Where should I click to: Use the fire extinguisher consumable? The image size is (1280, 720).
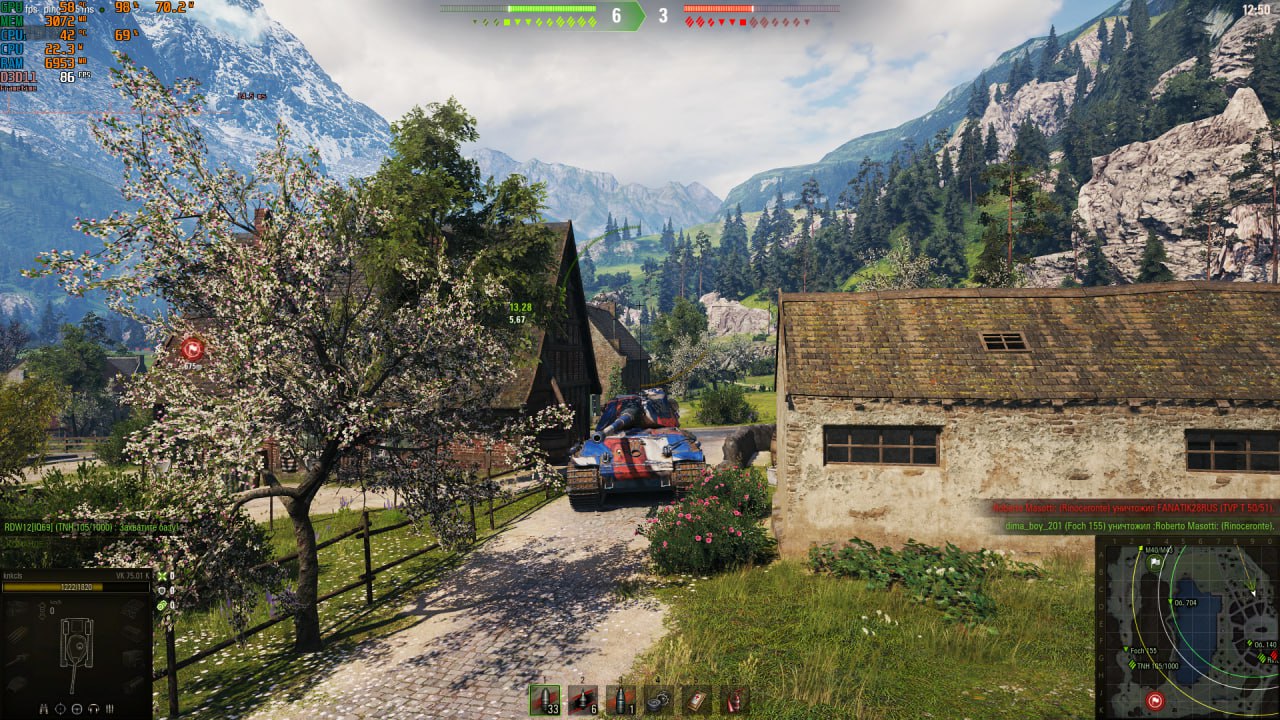tap(734, 699)
